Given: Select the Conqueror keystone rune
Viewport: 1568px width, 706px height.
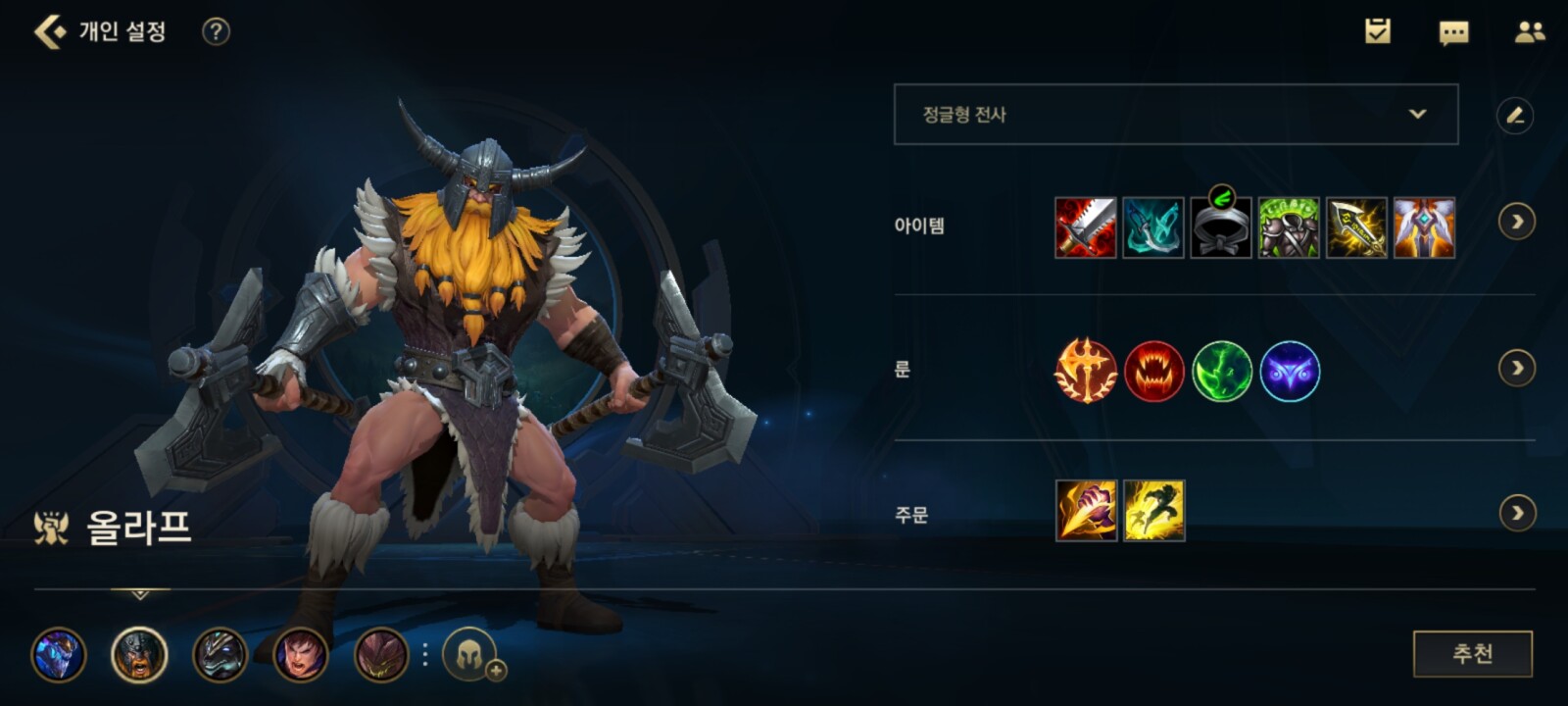Looking at the screenshot, I should [1085, 371].
